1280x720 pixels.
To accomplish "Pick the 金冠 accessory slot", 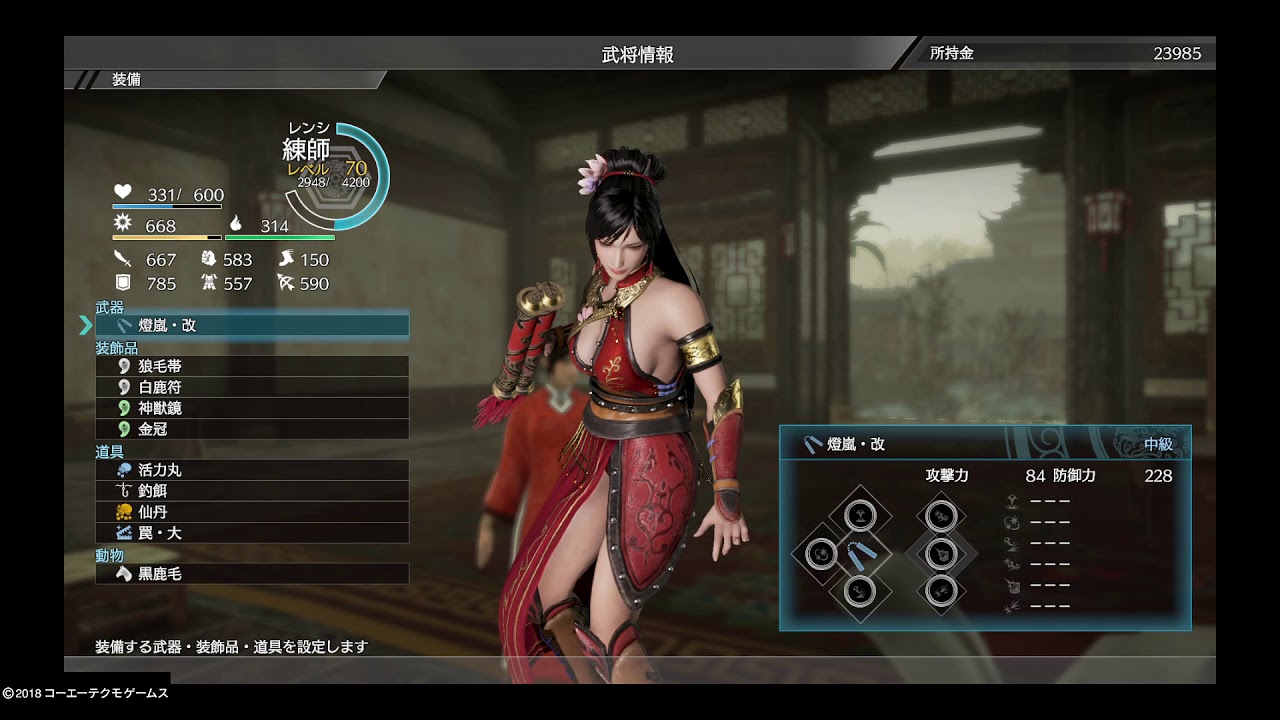I will (252, 429).
